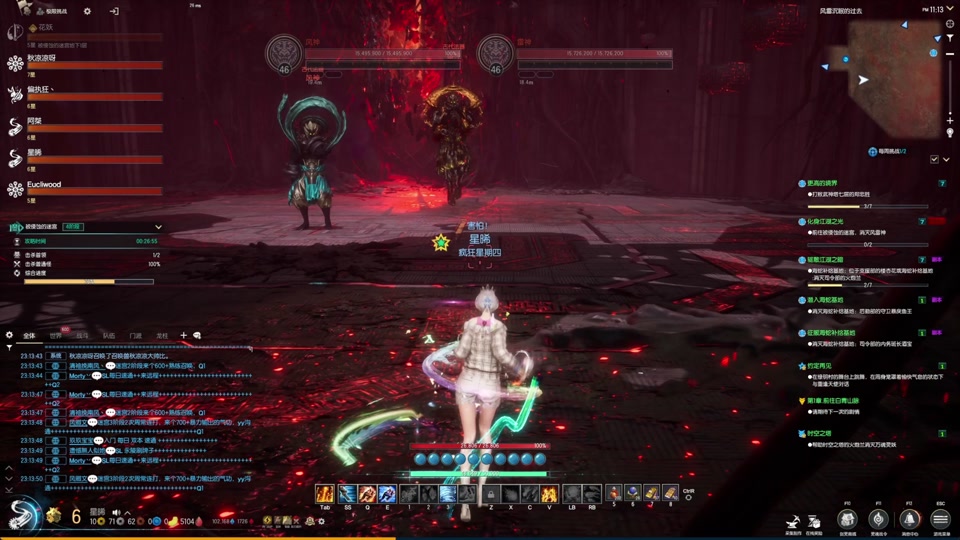The width and height of the screenshot is (960, 540).
Task: Activate the Tab hotbar skill
Action: (x=325, y=493)
